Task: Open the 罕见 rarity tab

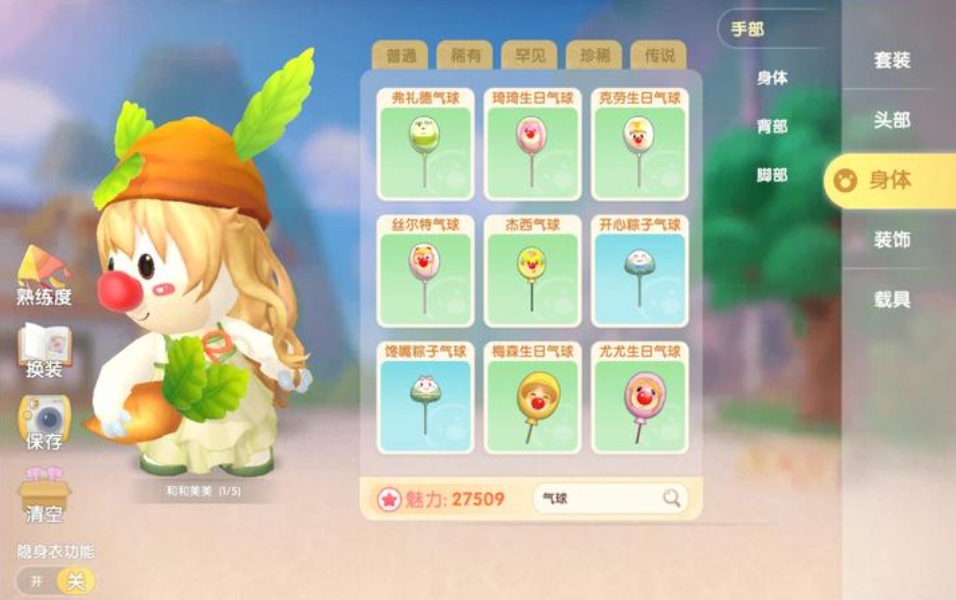Action: [x=529, y=56]
